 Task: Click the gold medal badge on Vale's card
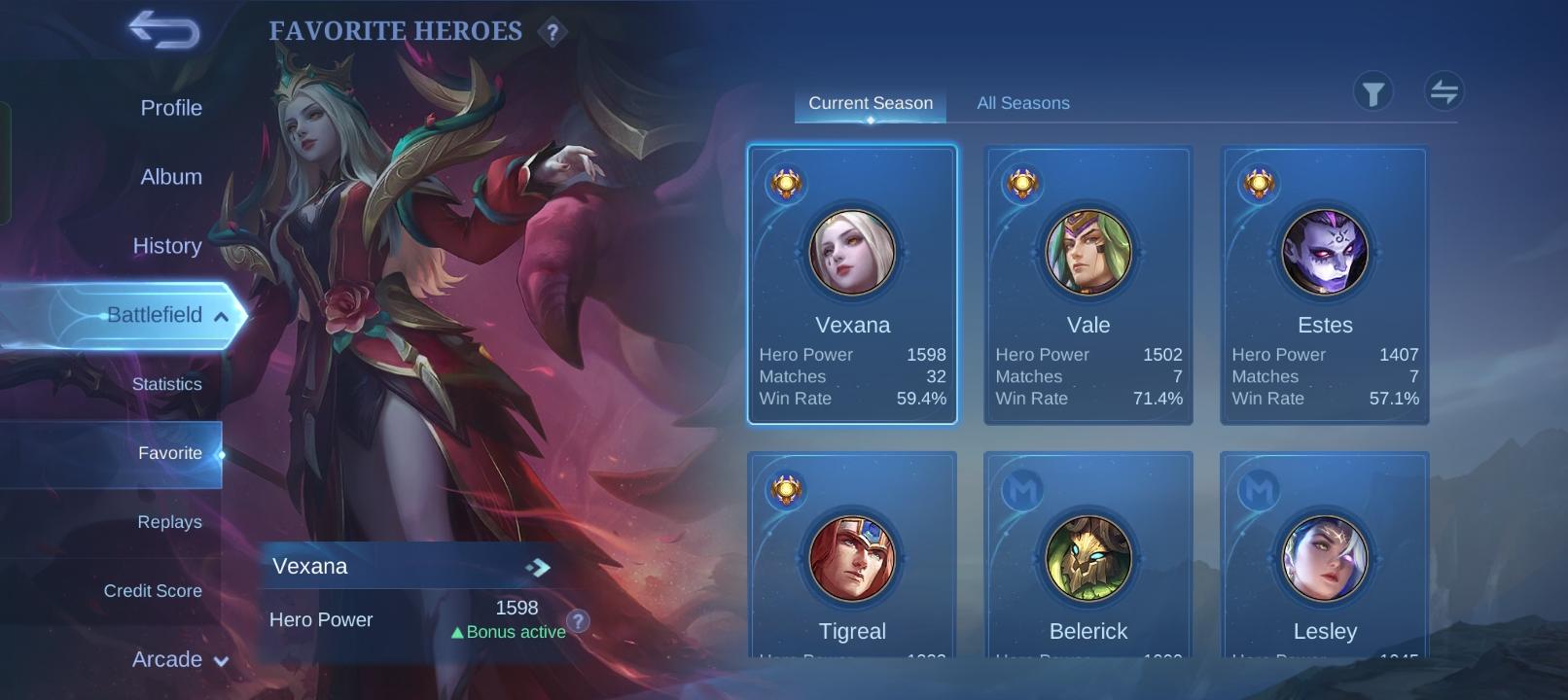tap(1020, 185)
